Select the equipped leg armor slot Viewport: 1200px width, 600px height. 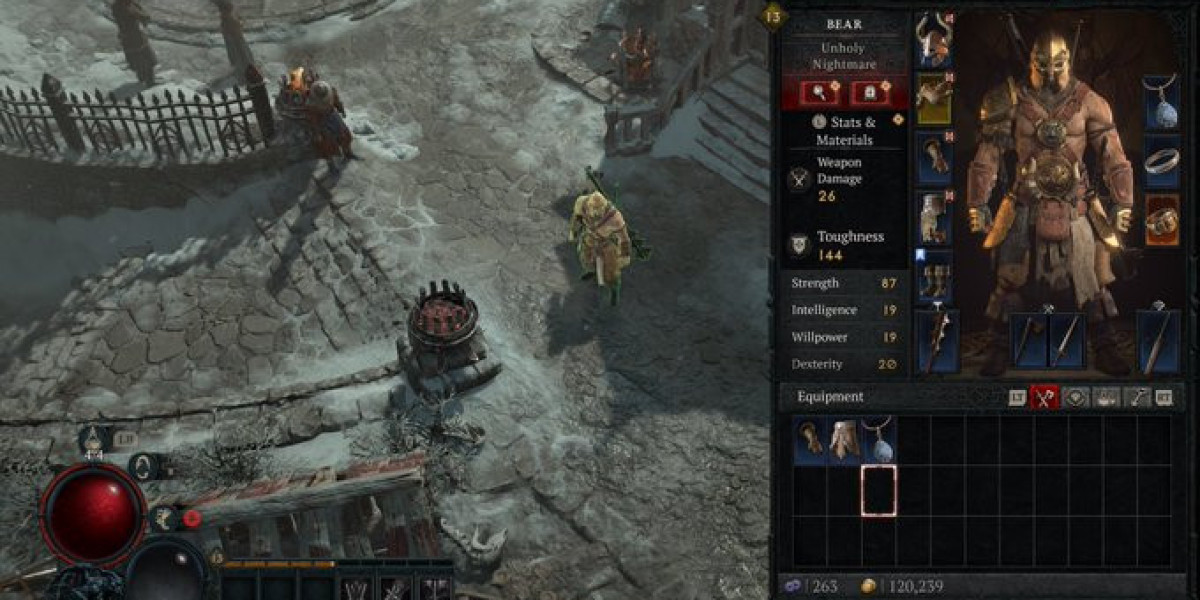pyautogui.click(x=934, y=218)
